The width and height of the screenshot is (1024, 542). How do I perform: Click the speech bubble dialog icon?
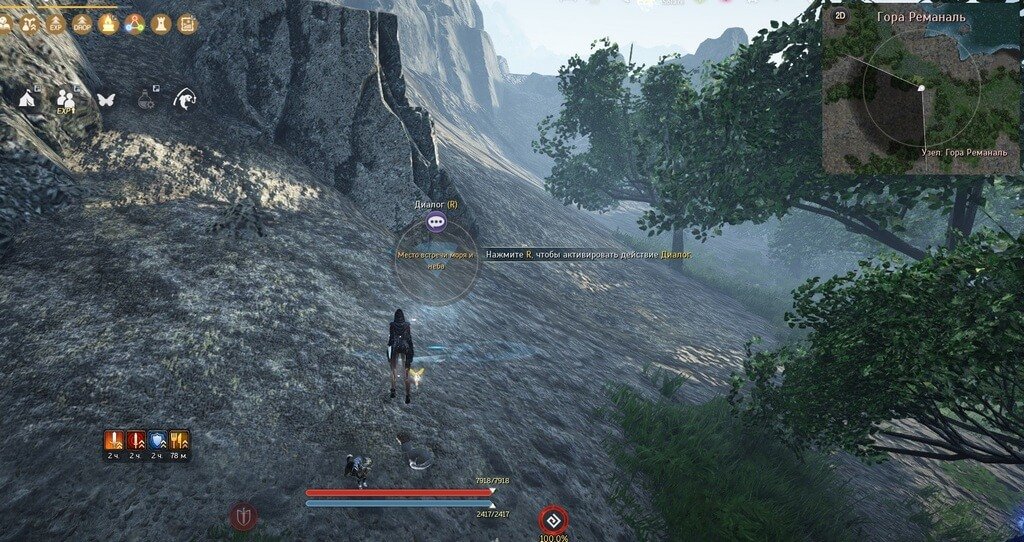point(436,223)
